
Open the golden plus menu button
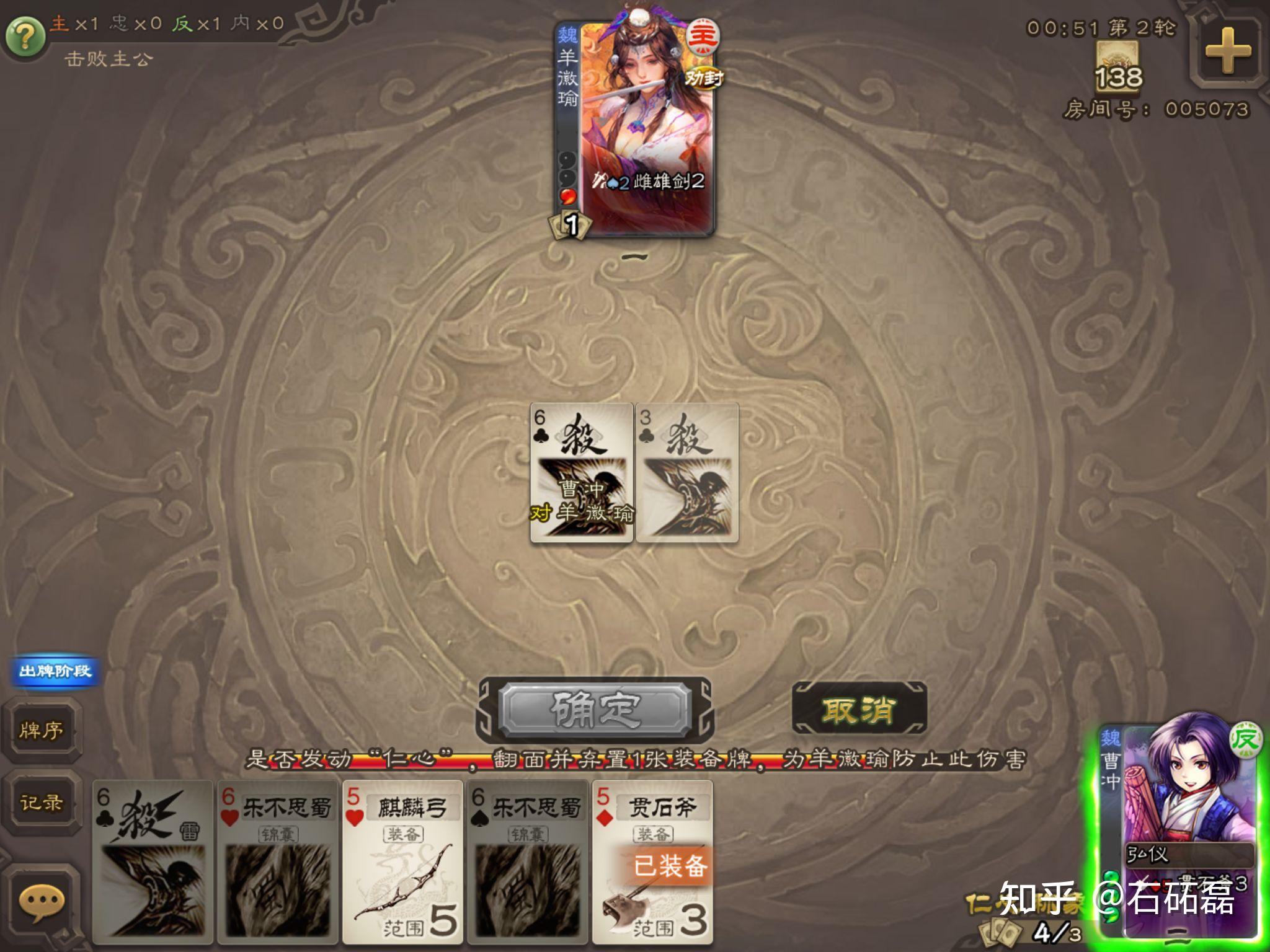point(1227,51)
